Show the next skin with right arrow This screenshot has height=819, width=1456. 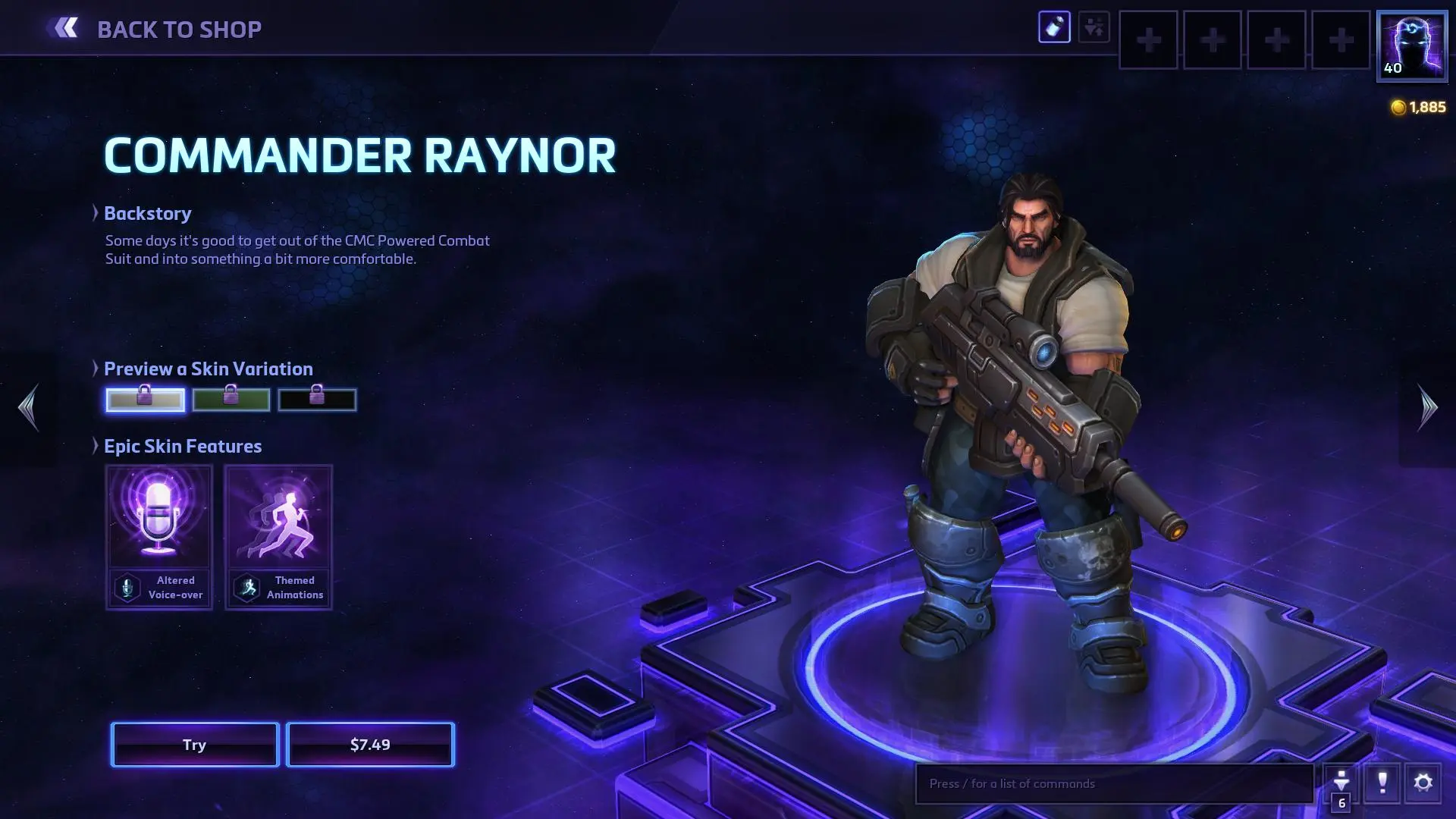coord(1427,407)
